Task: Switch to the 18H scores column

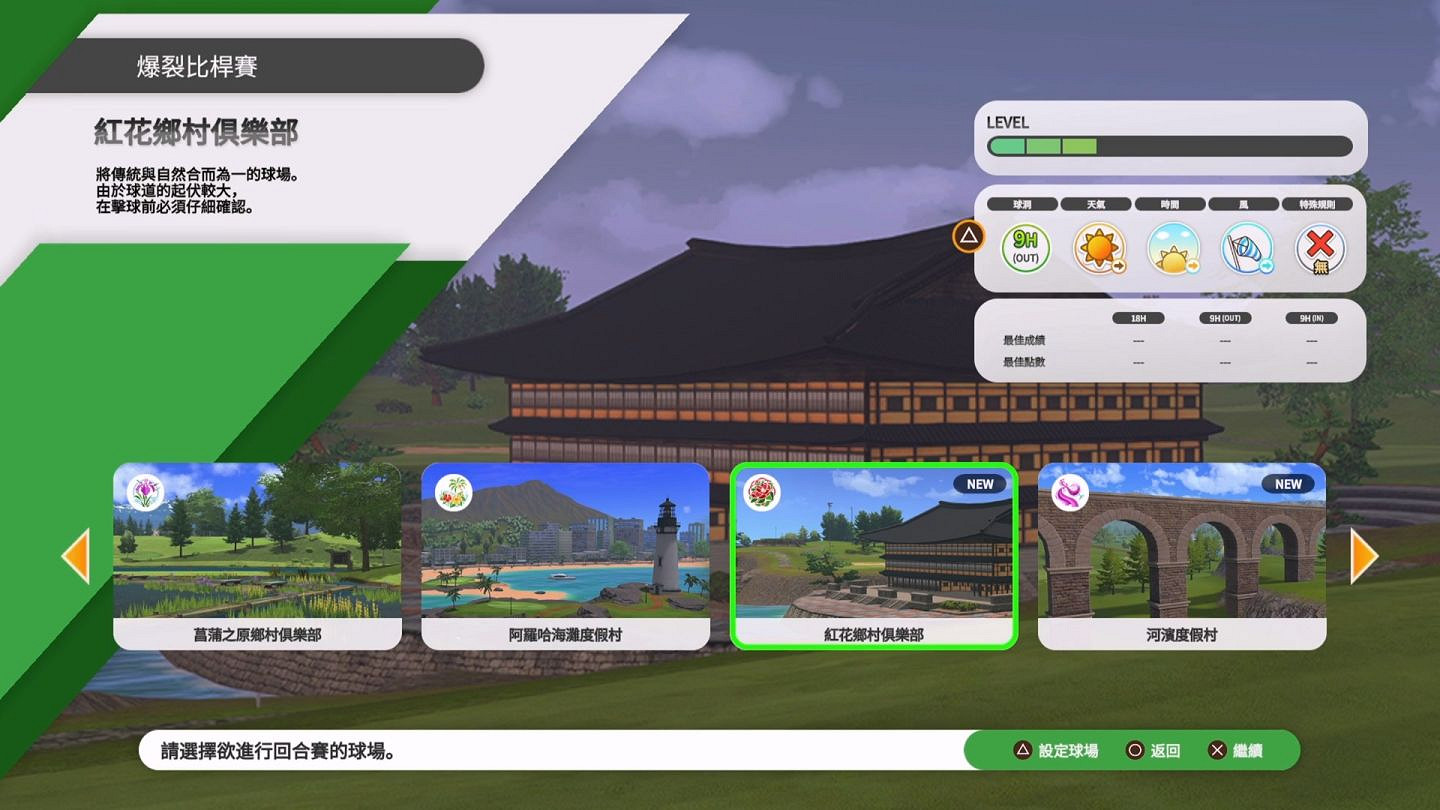Action: coord(1138,318)
